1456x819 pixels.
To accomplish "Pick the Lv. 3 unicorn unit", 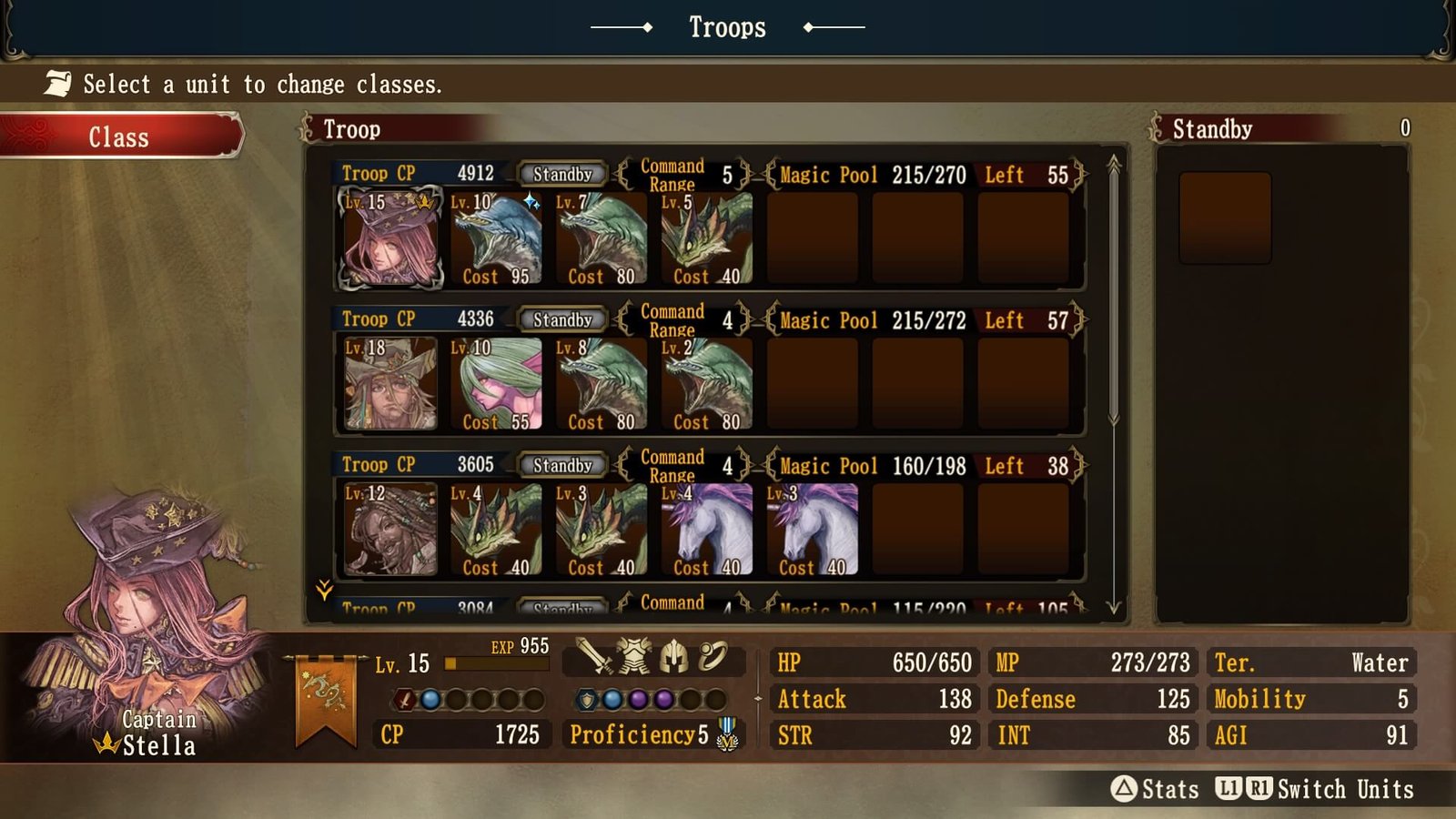I will point(813,530).
